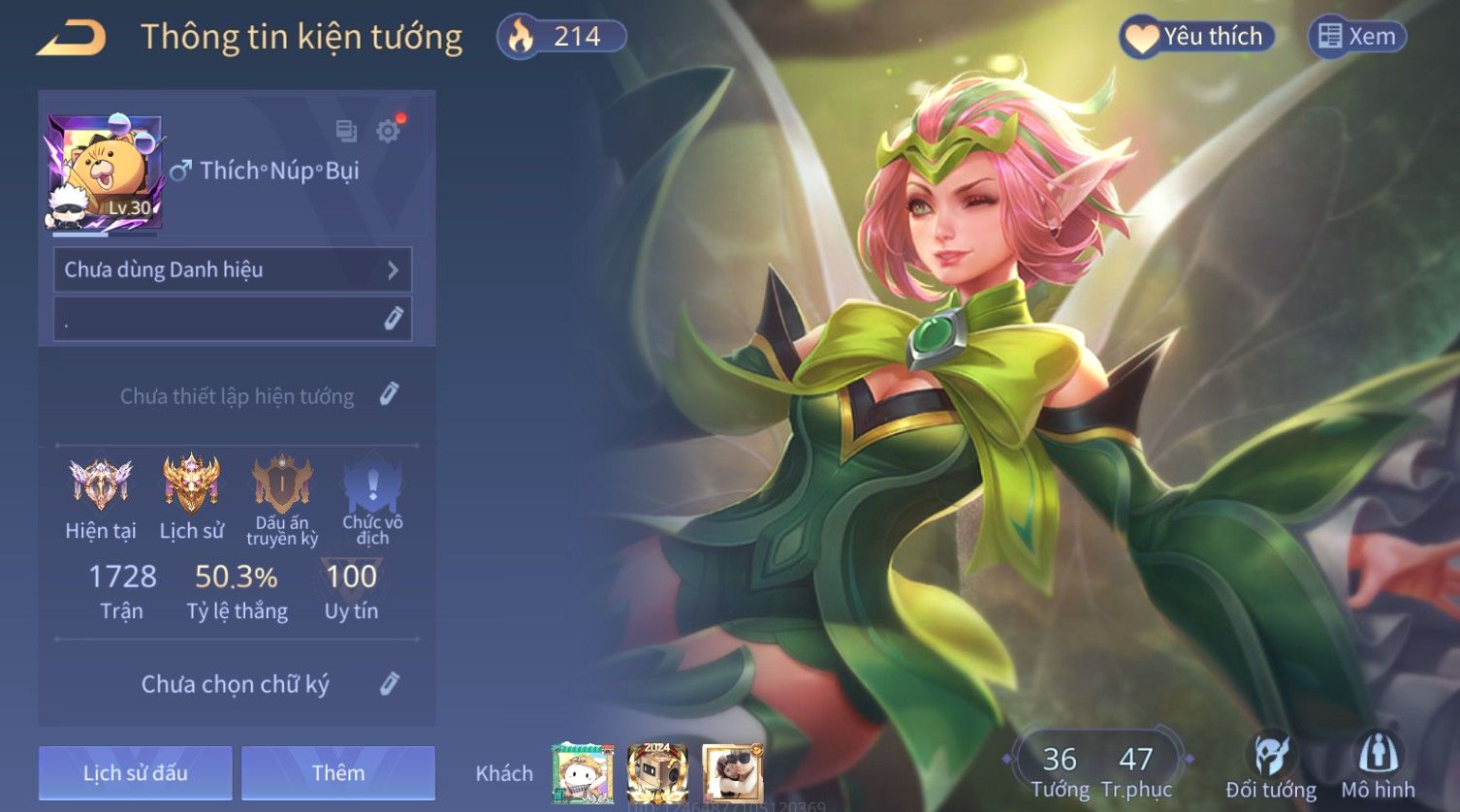Open the Lịch sử đấu match history

pyautogui.click(x=136, y=772)
